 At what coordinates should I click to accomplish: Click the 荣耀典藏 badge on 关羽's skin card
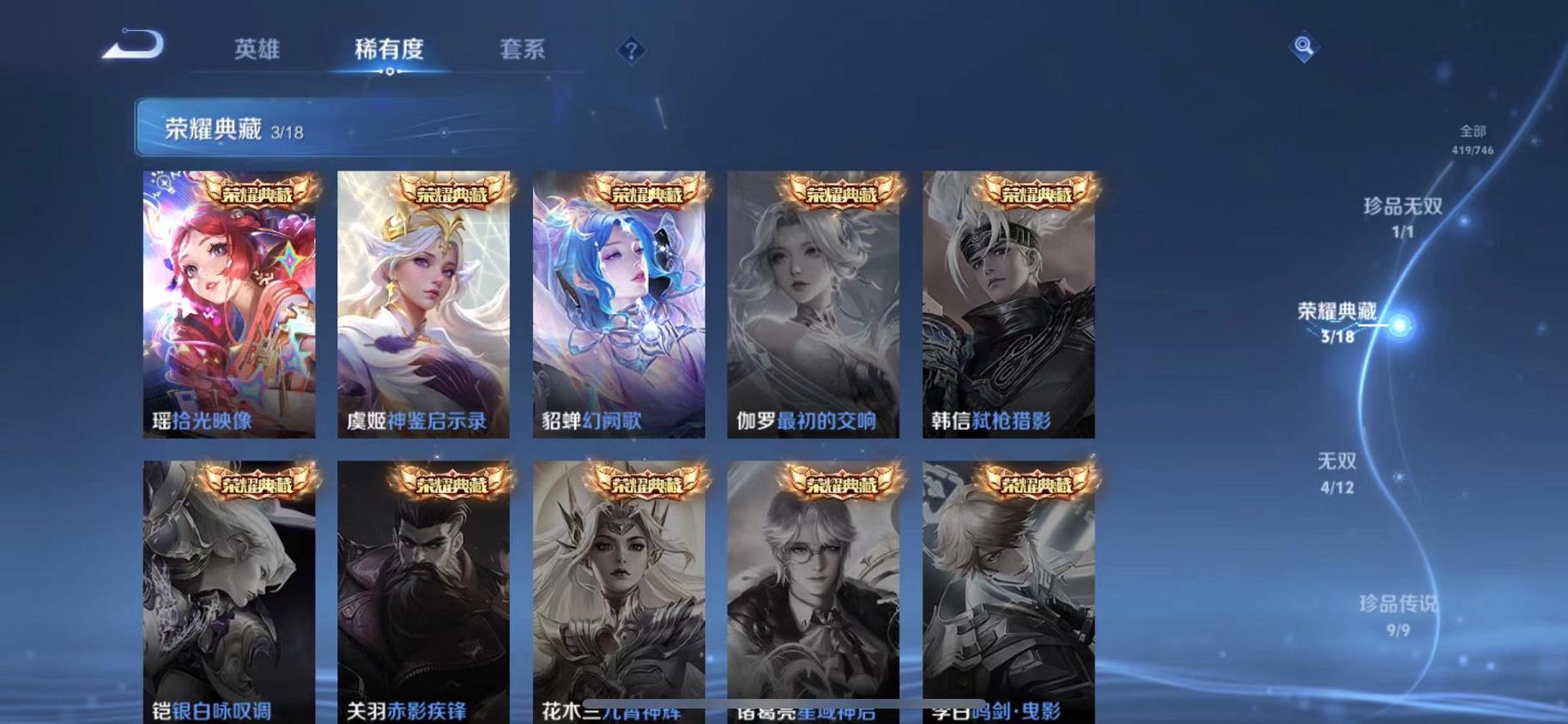[451, 484]
